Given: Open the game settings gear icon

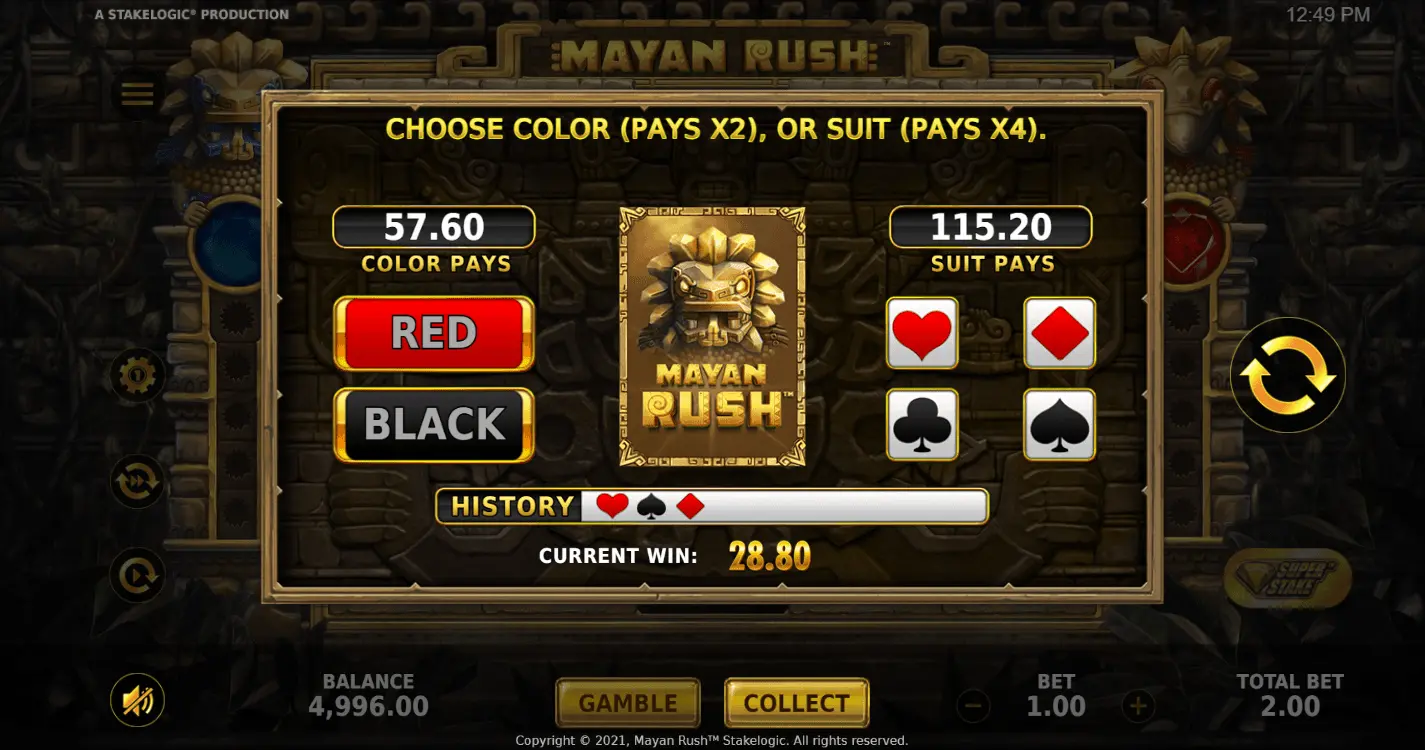Looking at the screenshot, I should (137, 374).
